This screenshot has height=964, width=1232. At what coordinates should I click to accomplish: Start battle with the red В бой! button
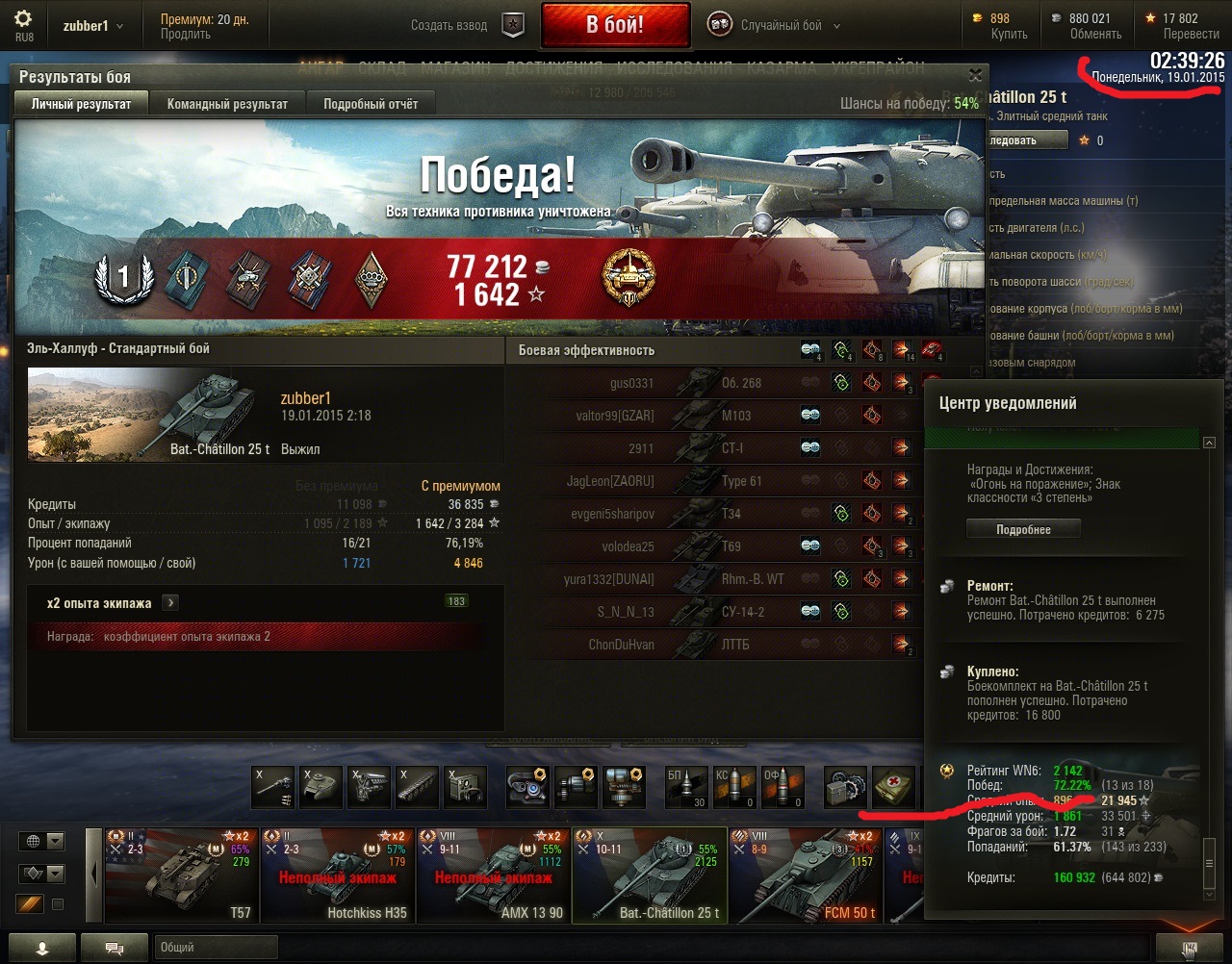click(615, 25)
